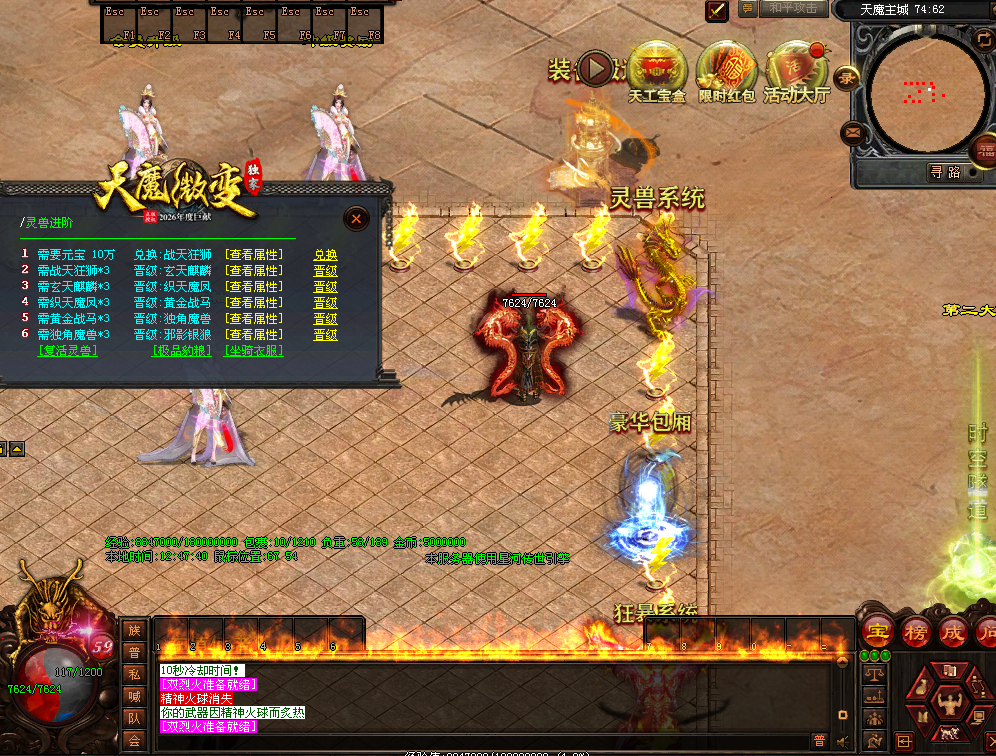Click the 榜 ranking button
This screenshot has height=756, width=996.
[915, 633]
